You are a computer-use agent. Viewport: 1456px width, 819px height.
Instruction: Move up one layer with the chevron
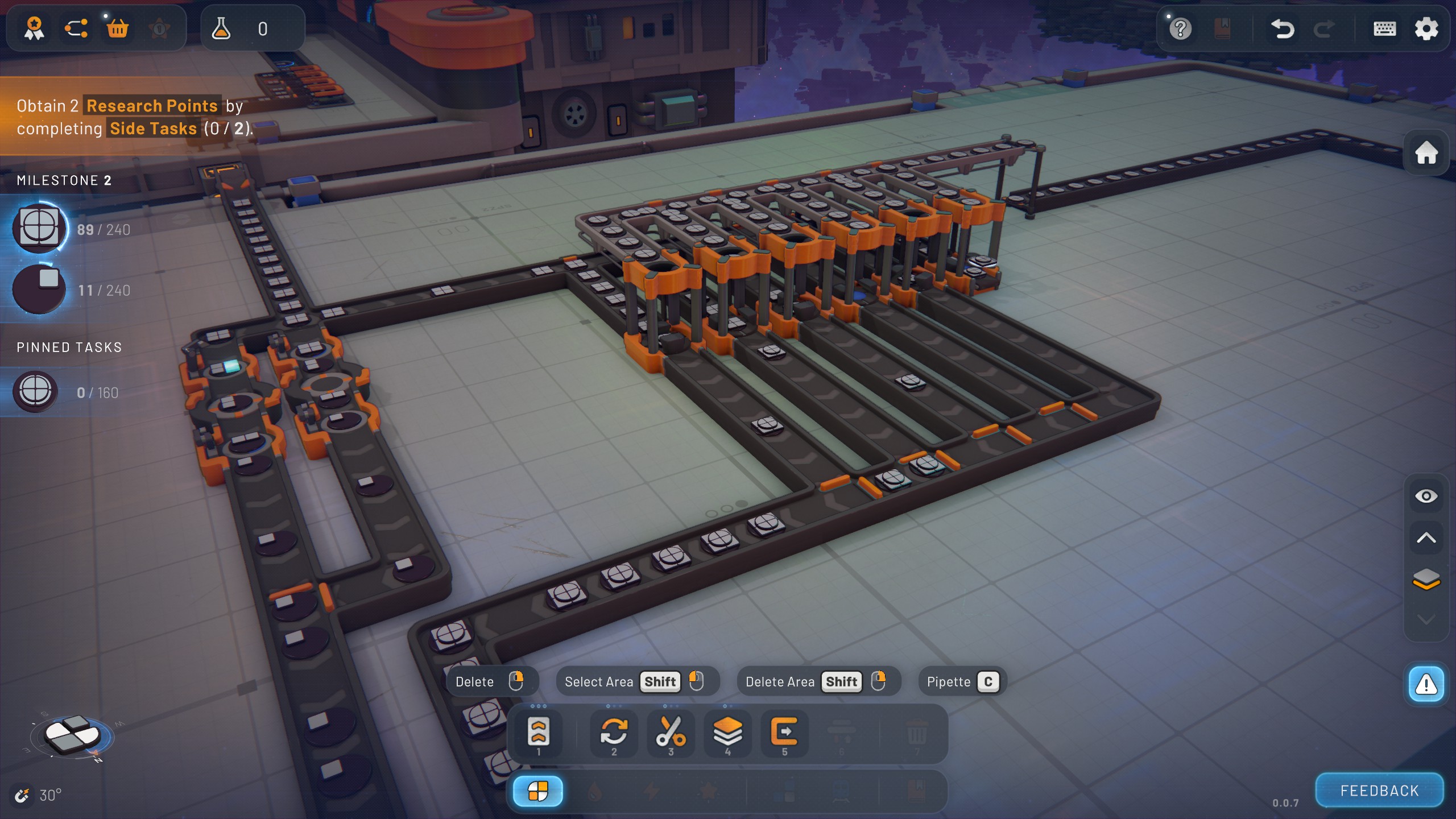coord(1426,538)
